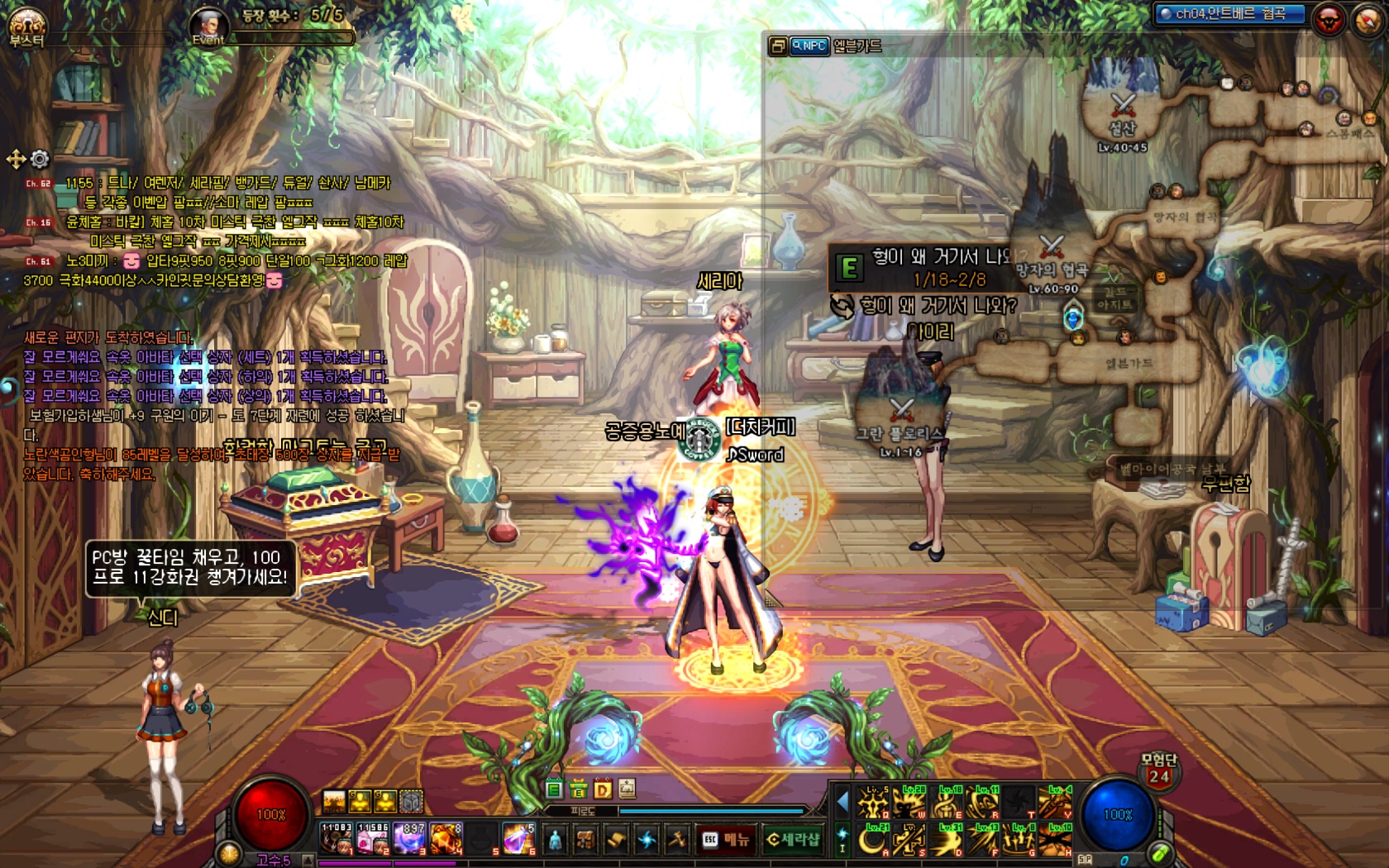Viewport: 1389px width, 868px height.
Task: Click the chat window gear settings icon
Action: coord(40,158)
